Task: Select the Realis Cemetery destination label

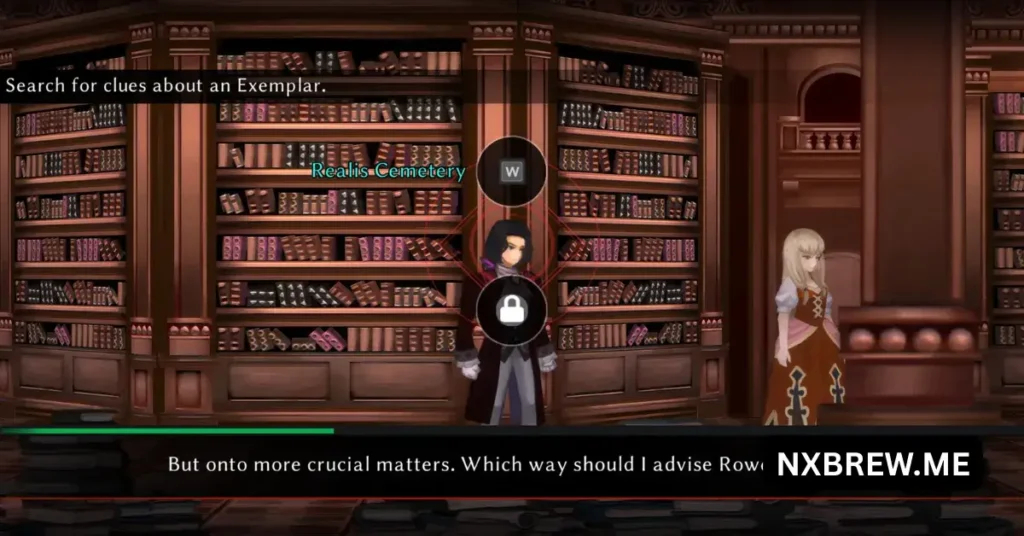Action: point(388,171)
